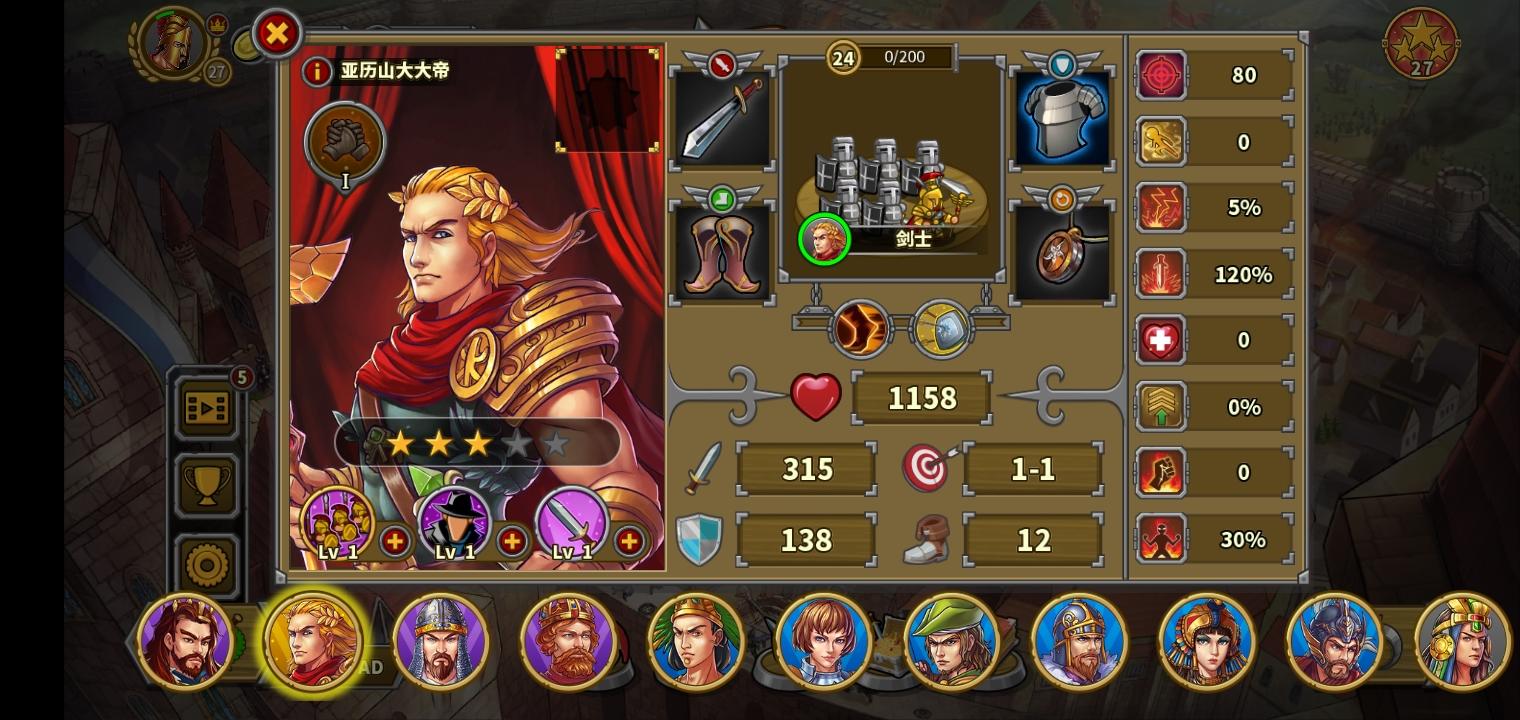Switch to the Cleopatra hero portrait

pos(1208,641)
